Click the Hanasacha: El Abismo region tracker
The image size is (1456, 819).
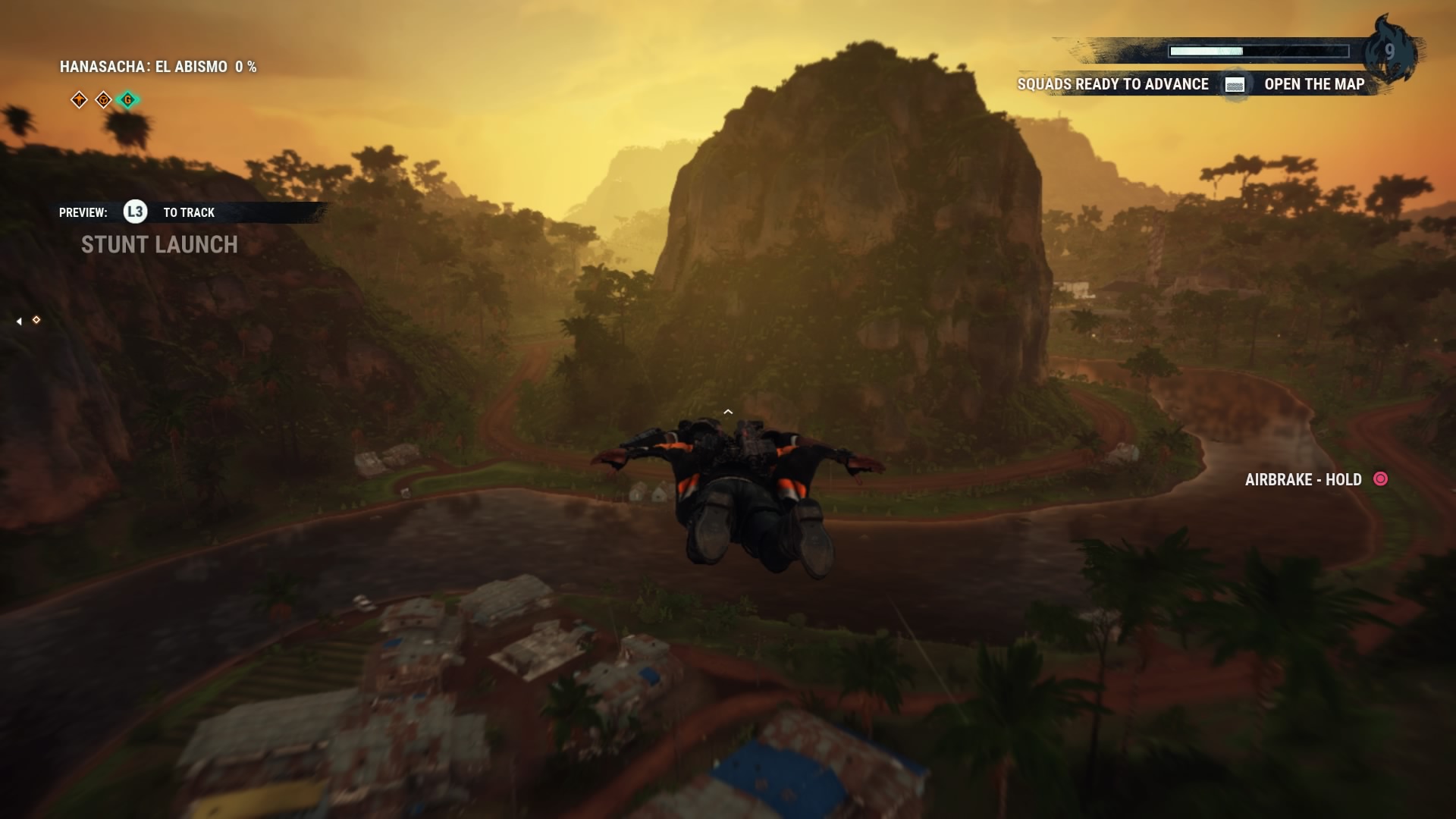[x=158, y=67]
